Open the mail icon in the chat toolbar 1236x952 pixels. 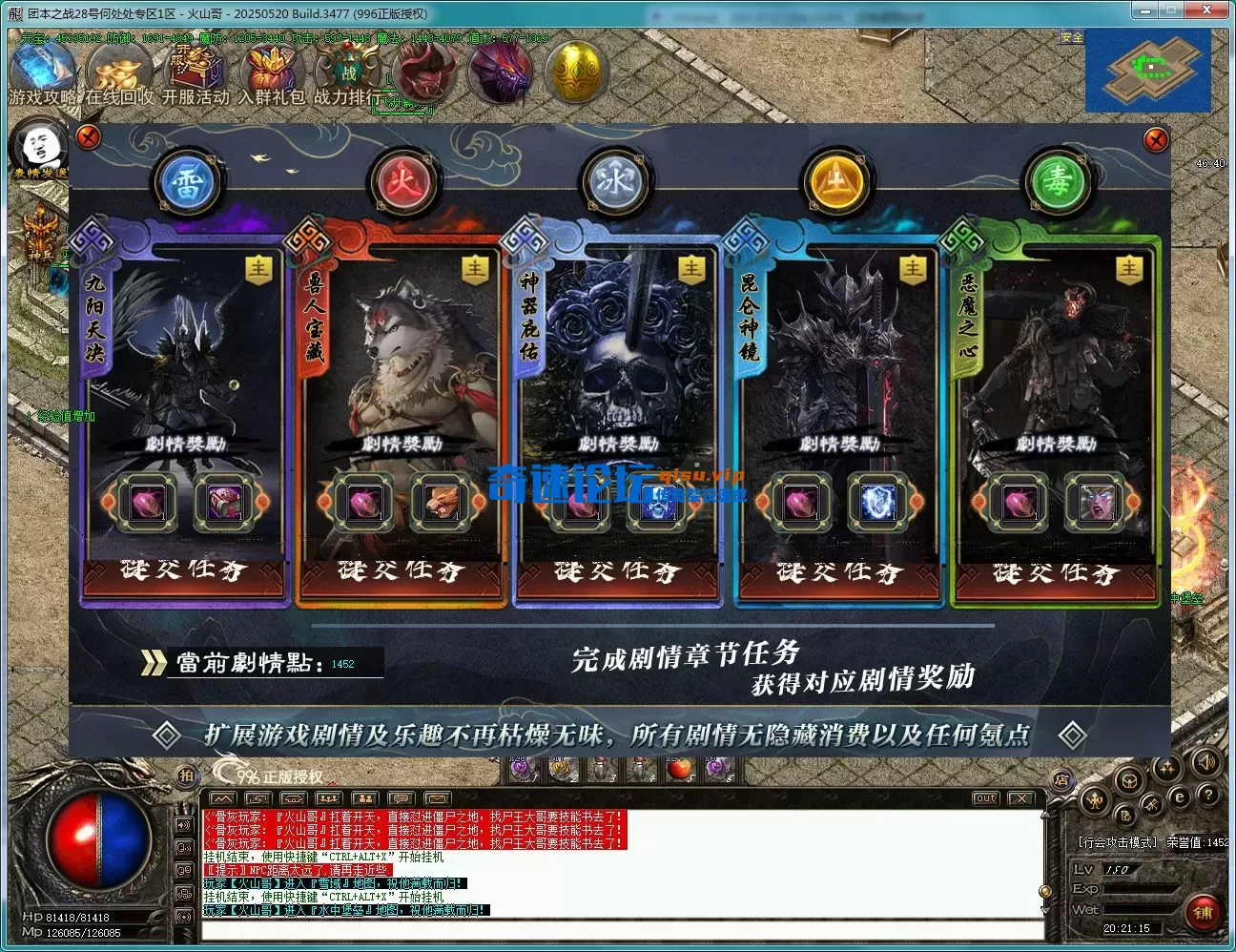(x=439, y=798)
